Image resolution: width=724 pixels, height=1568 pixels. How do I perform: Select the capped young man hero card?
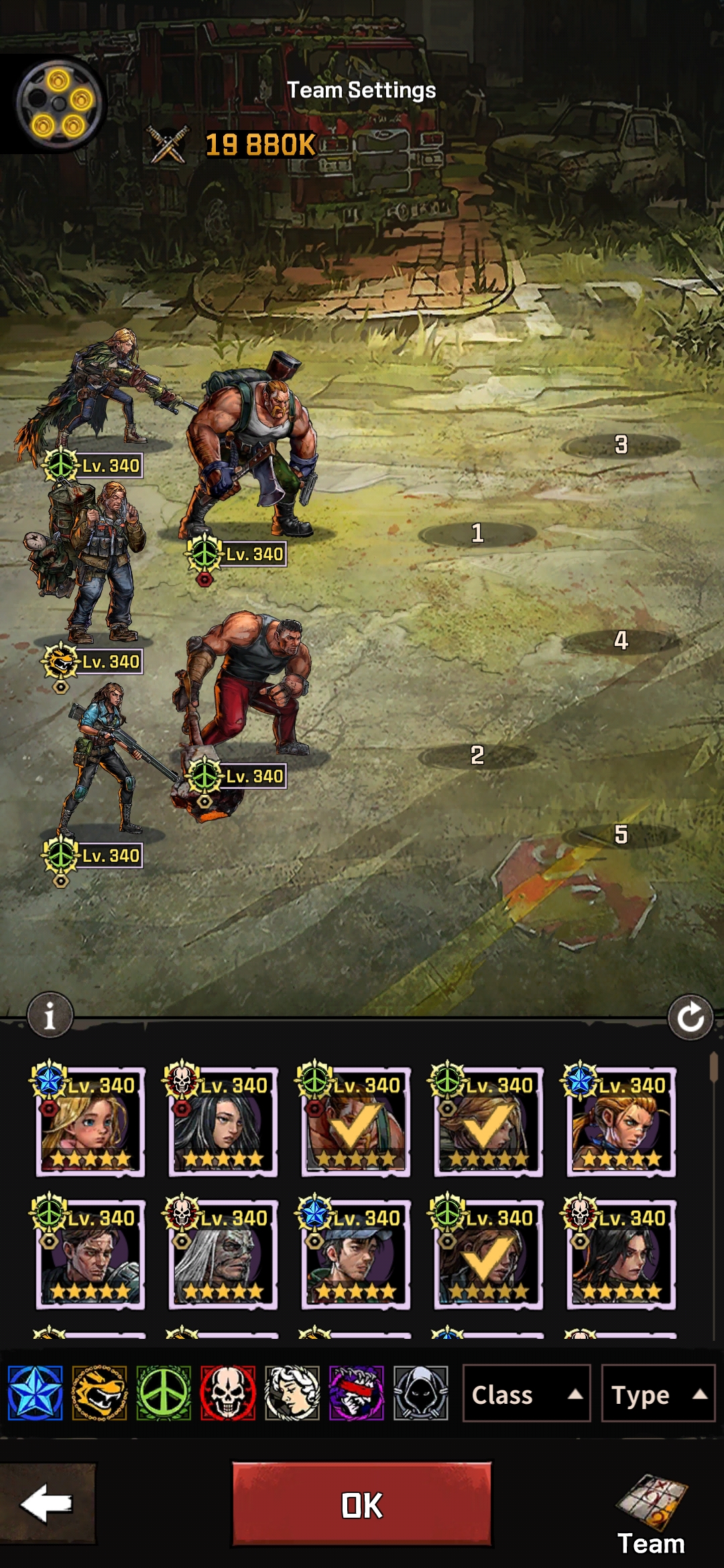pyautogui.click(x=356, y=1255)
